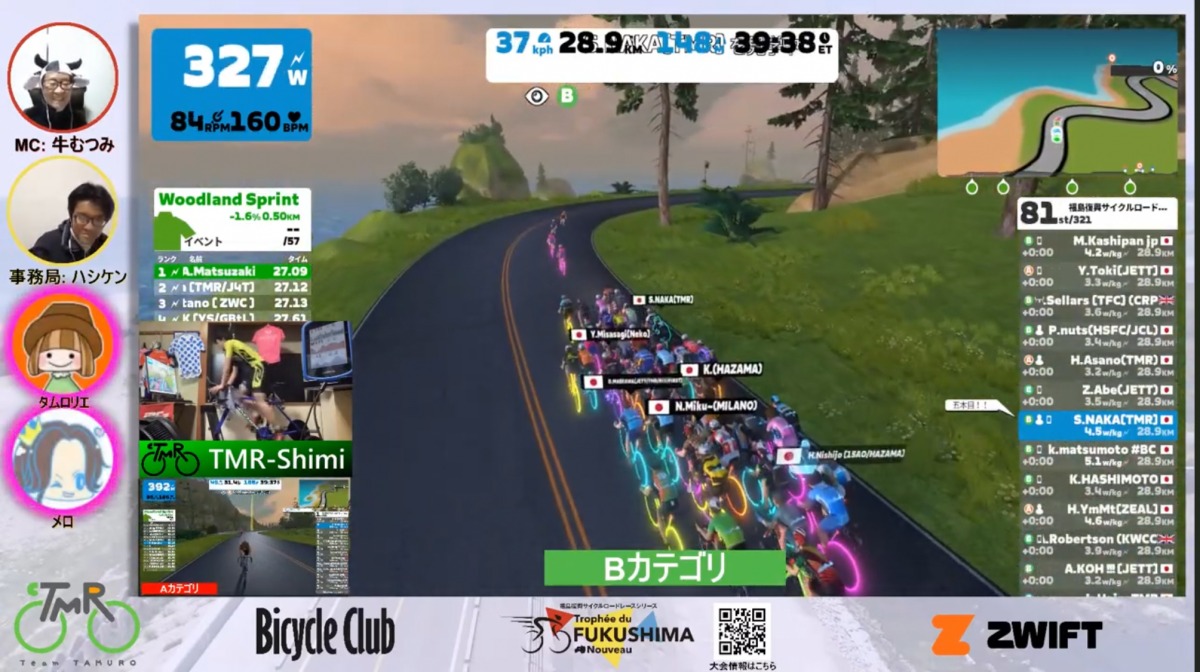This screenshot has height=672, width=1200.
Task: Choose rider Y.Toki (JETT) from nearby list
Action: (1097, 276)
